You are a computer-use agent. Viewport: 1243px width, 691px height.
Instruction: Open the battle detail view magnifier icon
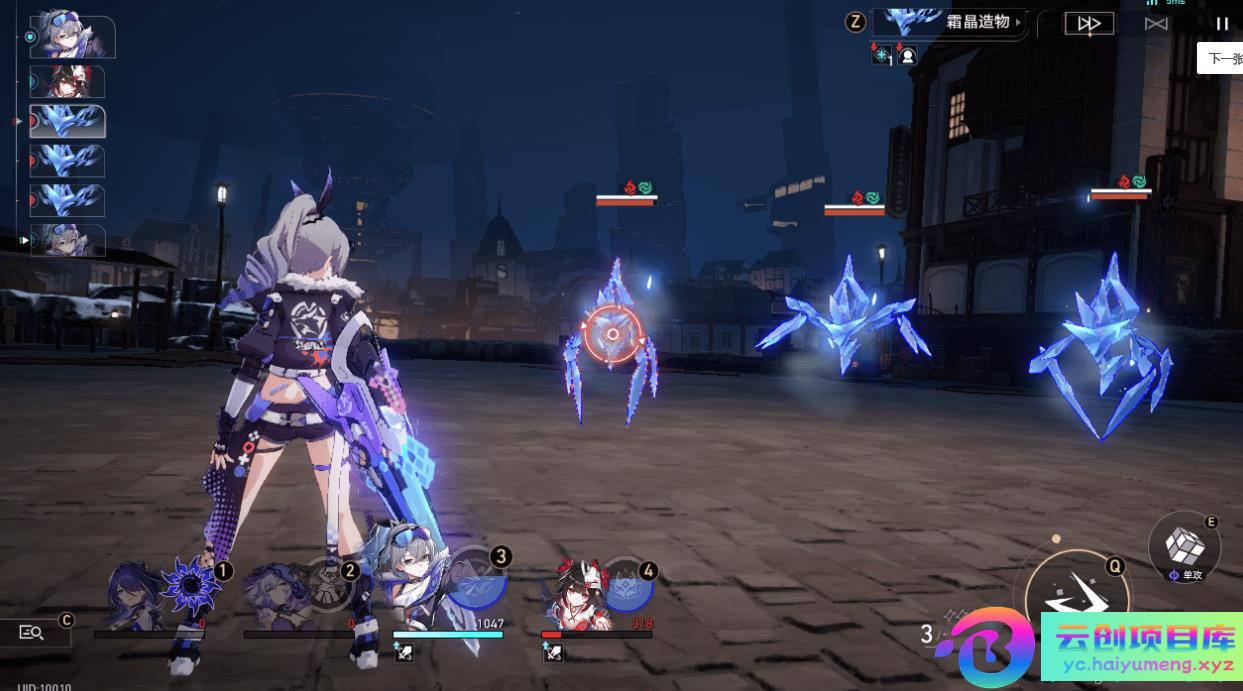pos(32,632)
